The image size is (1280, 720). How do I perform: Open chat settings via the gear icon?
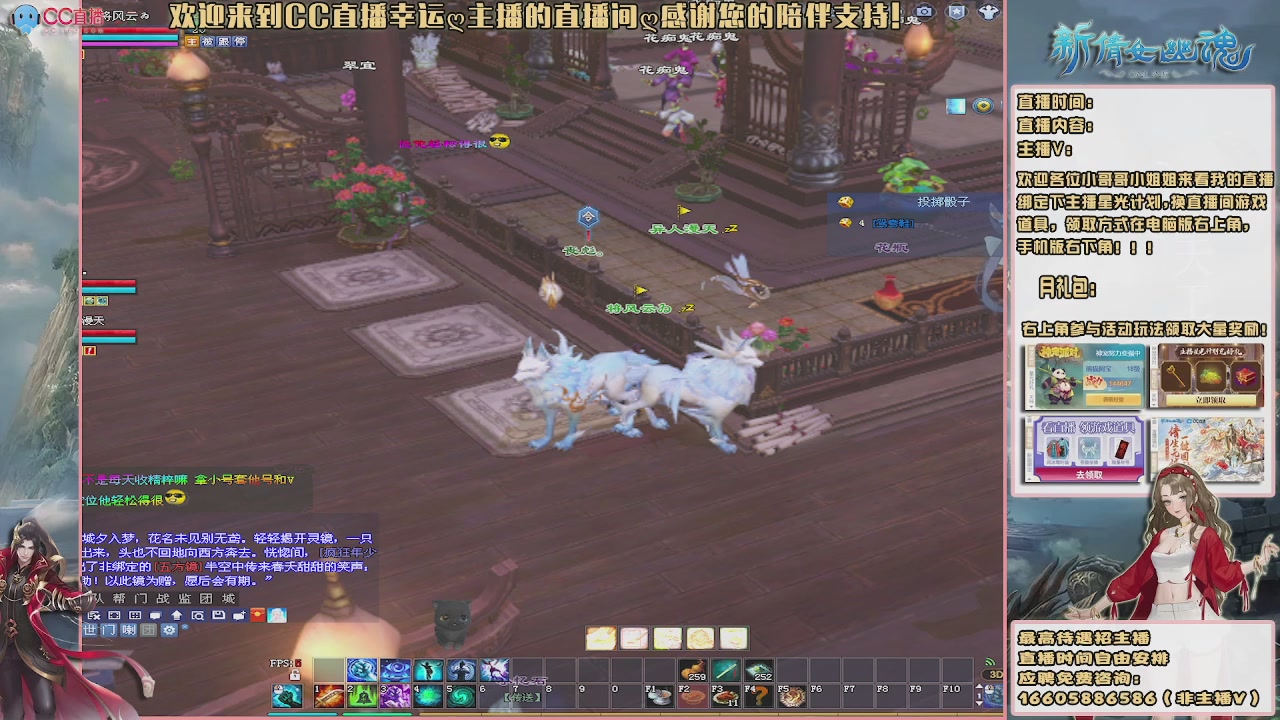(x=169, y=630)
